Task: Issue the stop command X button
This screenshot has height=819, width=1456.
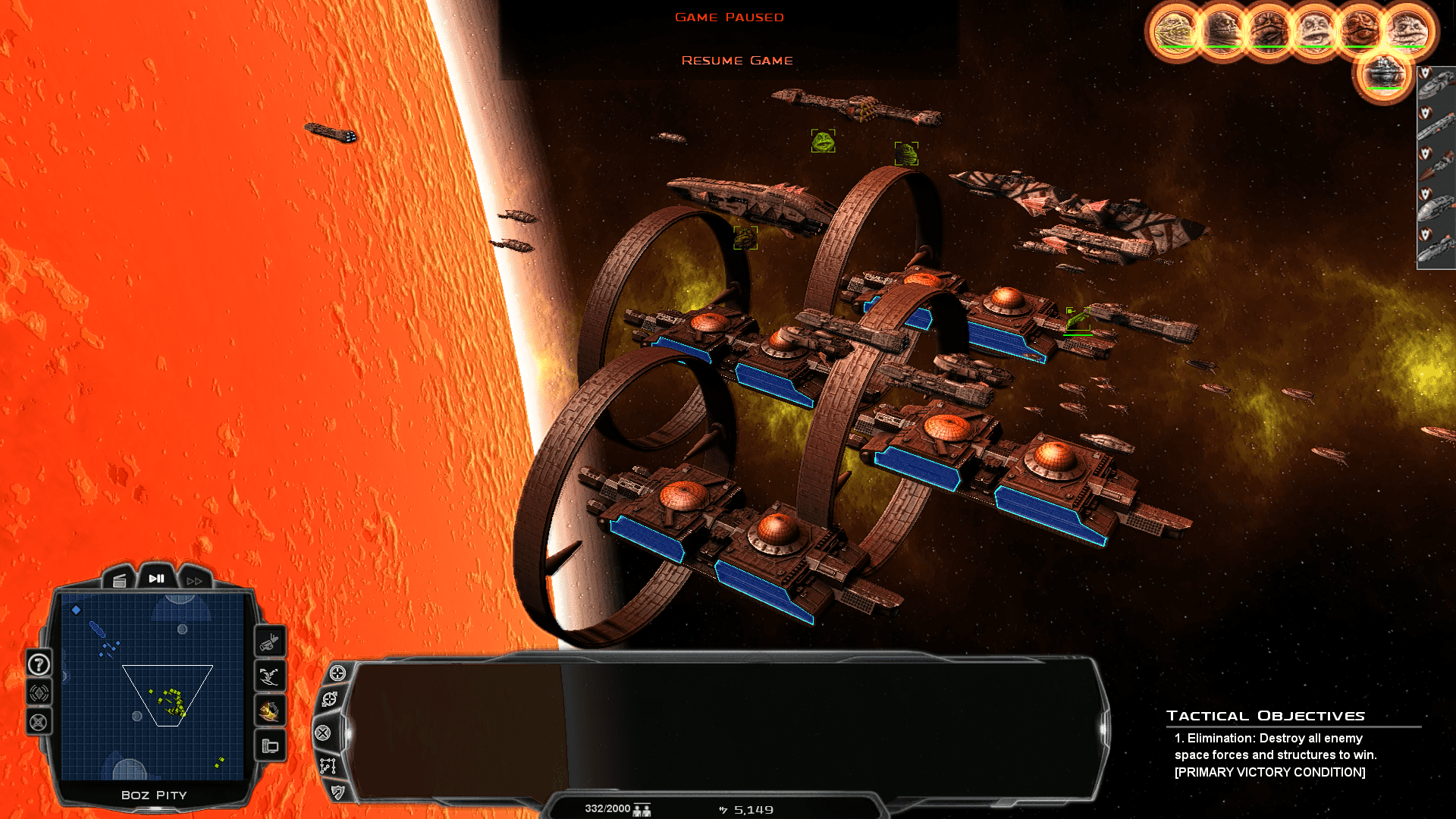Action: click(x=323, y=733)
